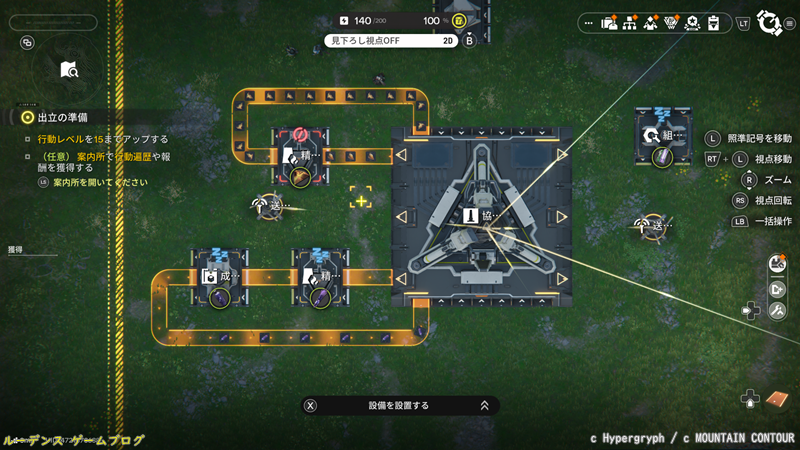Click the 設備を設置する bar
This screenshot has height=450, width=800.
(x=400, y=405)
